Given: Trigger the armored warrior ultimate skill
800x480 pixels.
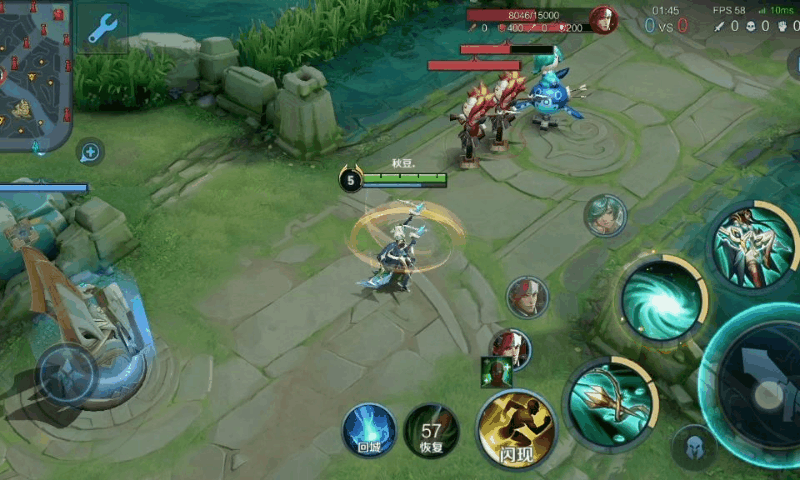Looking at the screenshot, I should click(752, 244).
